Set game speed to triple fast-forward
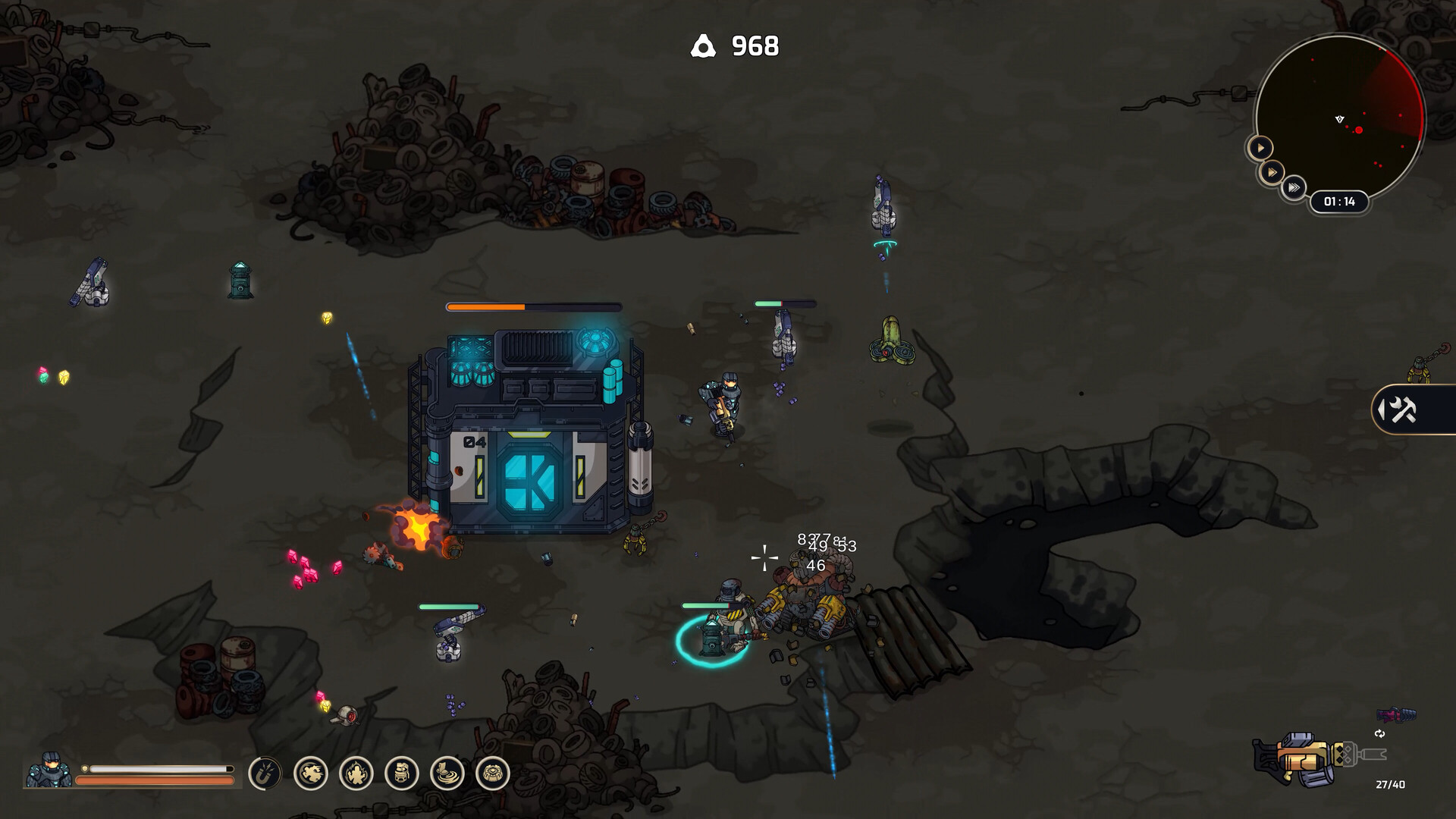1456x819 pixels. click(x=1294, y=187)
